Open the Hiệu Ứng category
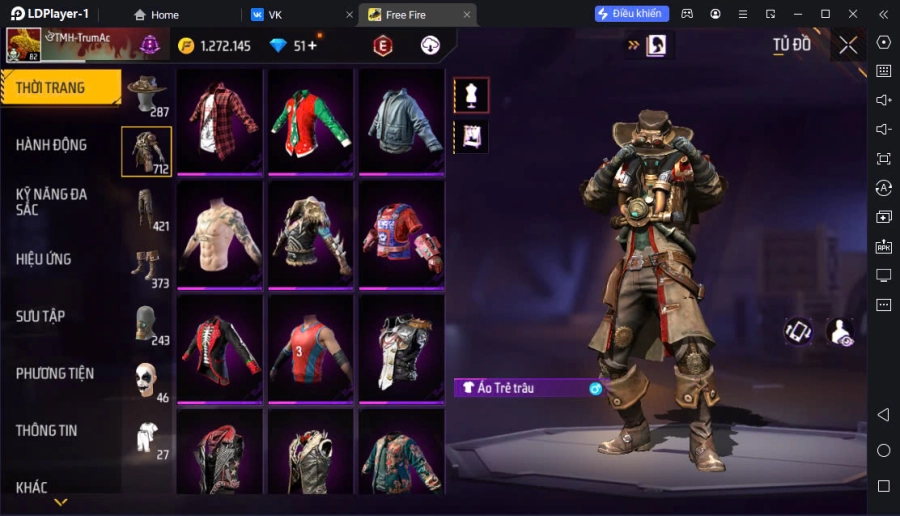This screenshot has height=516, width=900. 44,259
